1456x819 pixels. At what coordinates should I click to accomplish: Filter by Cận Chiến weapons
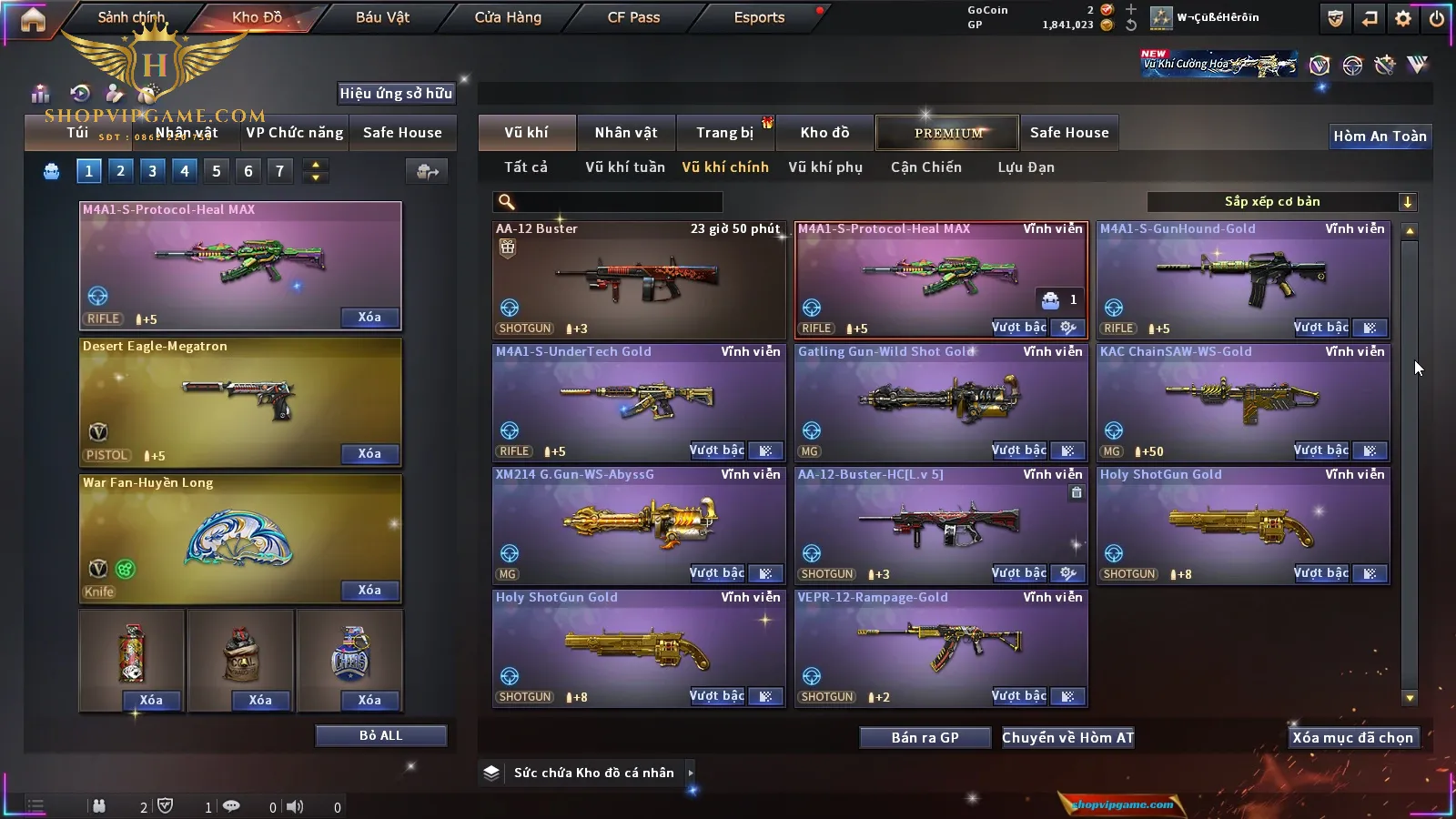coord(925,167)
